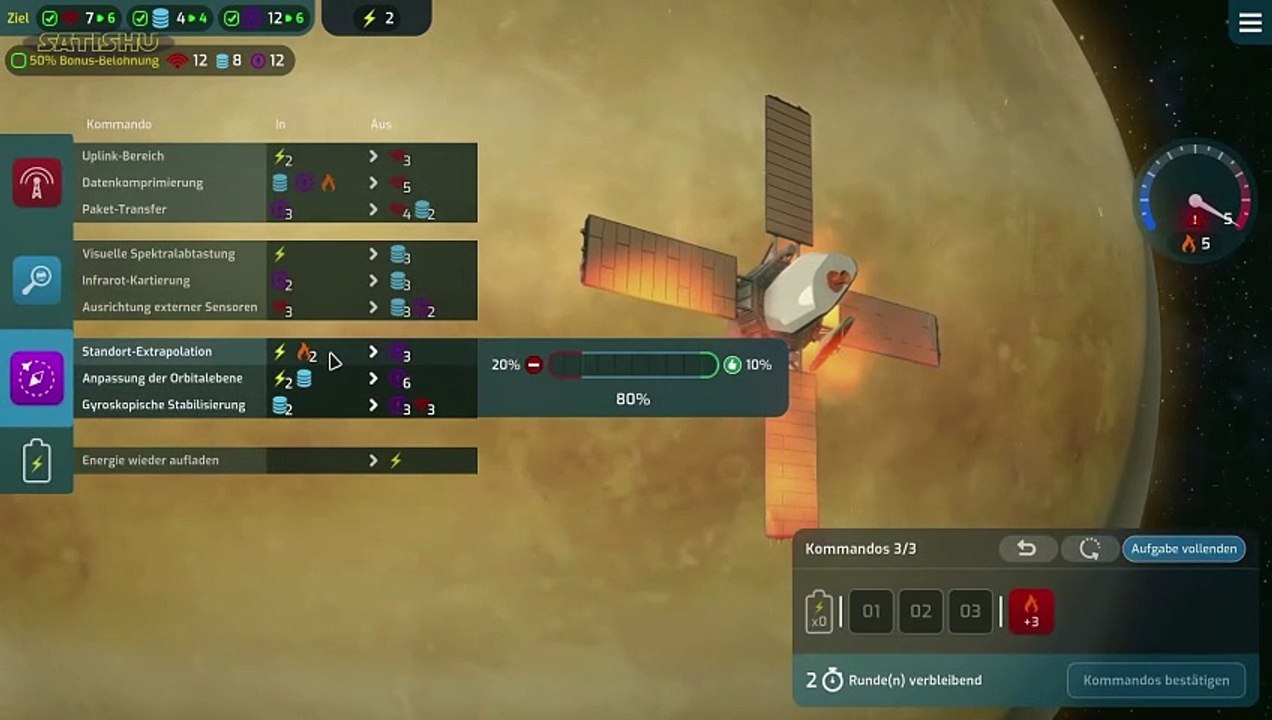The height and width of the screenshot is (720, 1272).
Task: Select the Infrarot-Kartierung command
Action: [136, 281]
